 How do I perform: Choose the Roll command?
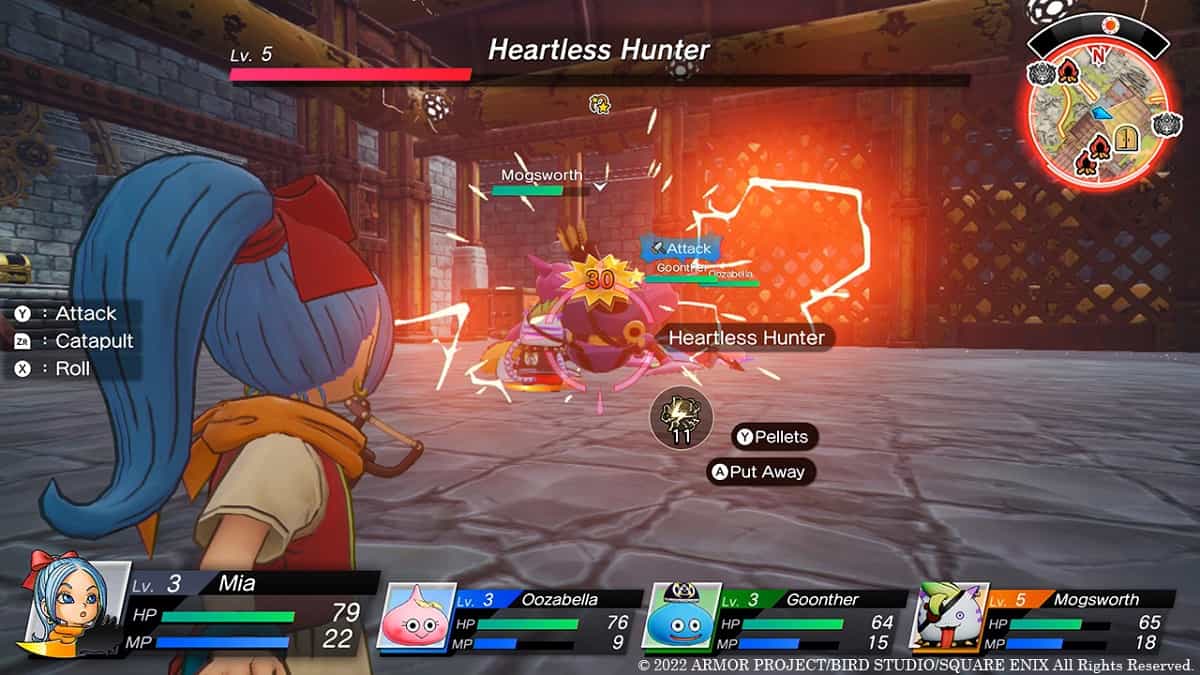(62, 369)
